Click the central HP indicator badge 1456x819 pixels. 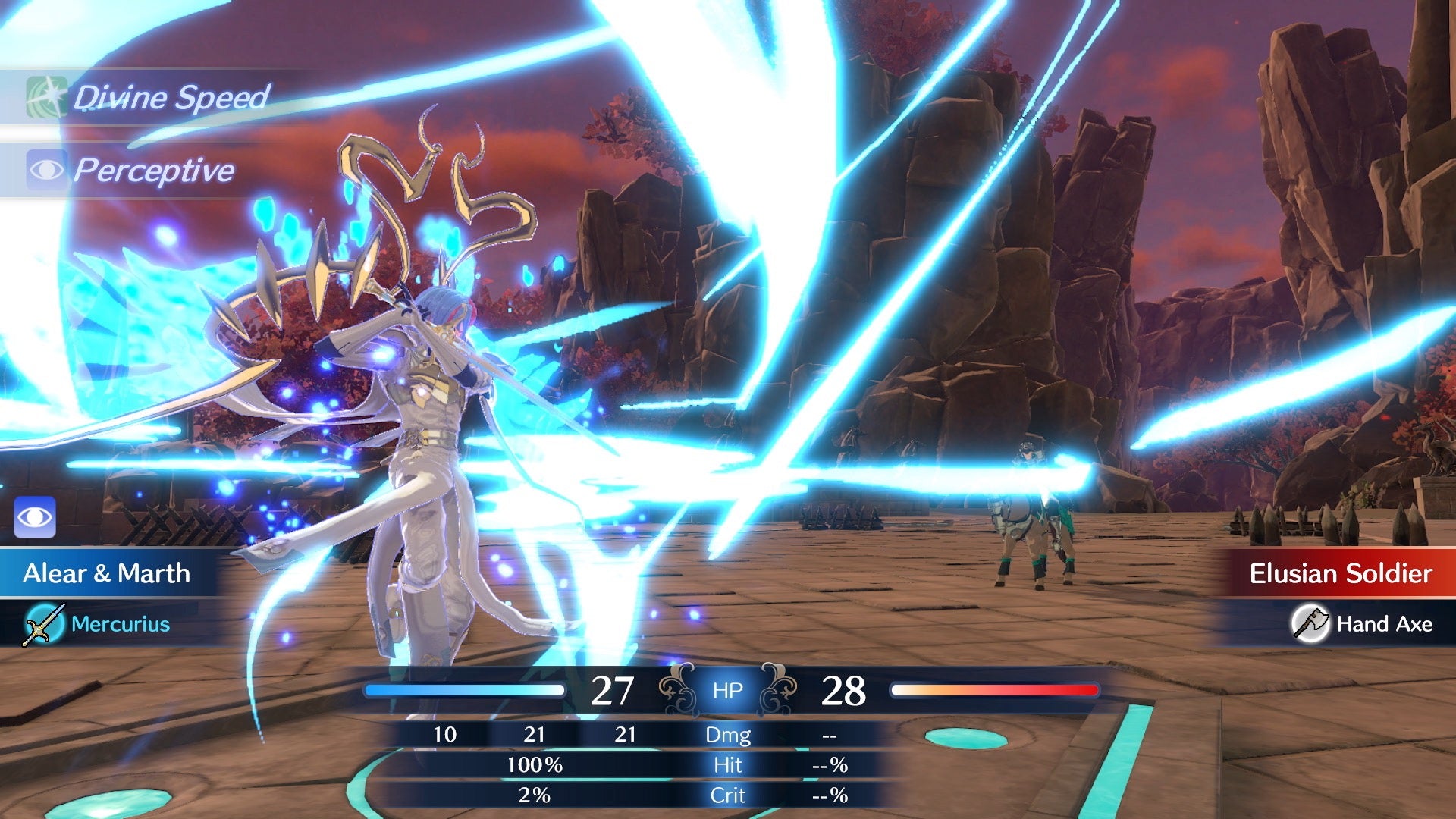tap(728, 691)
